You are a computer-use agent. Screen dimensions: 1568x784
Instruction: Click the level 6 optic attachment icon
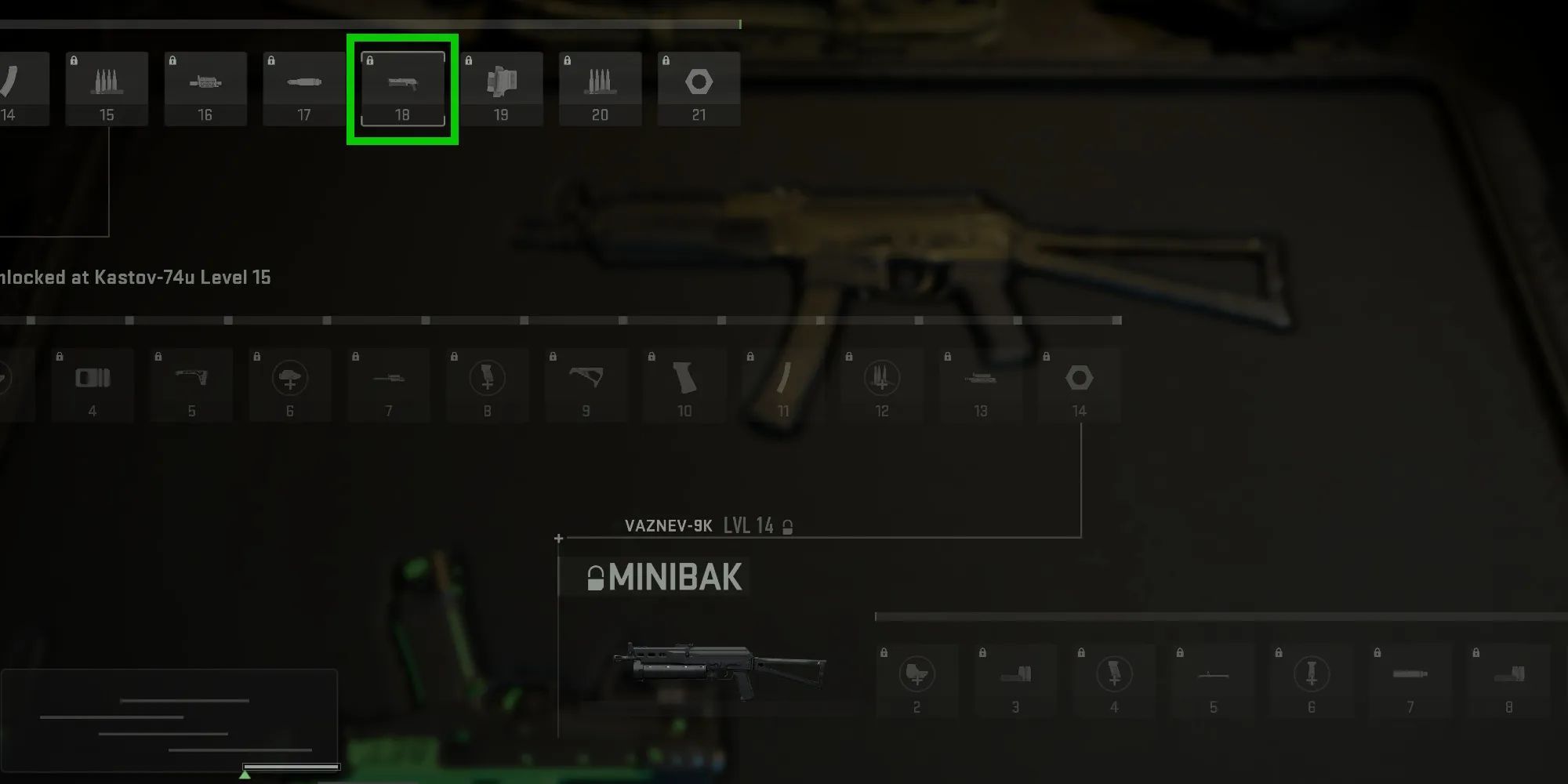290,384
